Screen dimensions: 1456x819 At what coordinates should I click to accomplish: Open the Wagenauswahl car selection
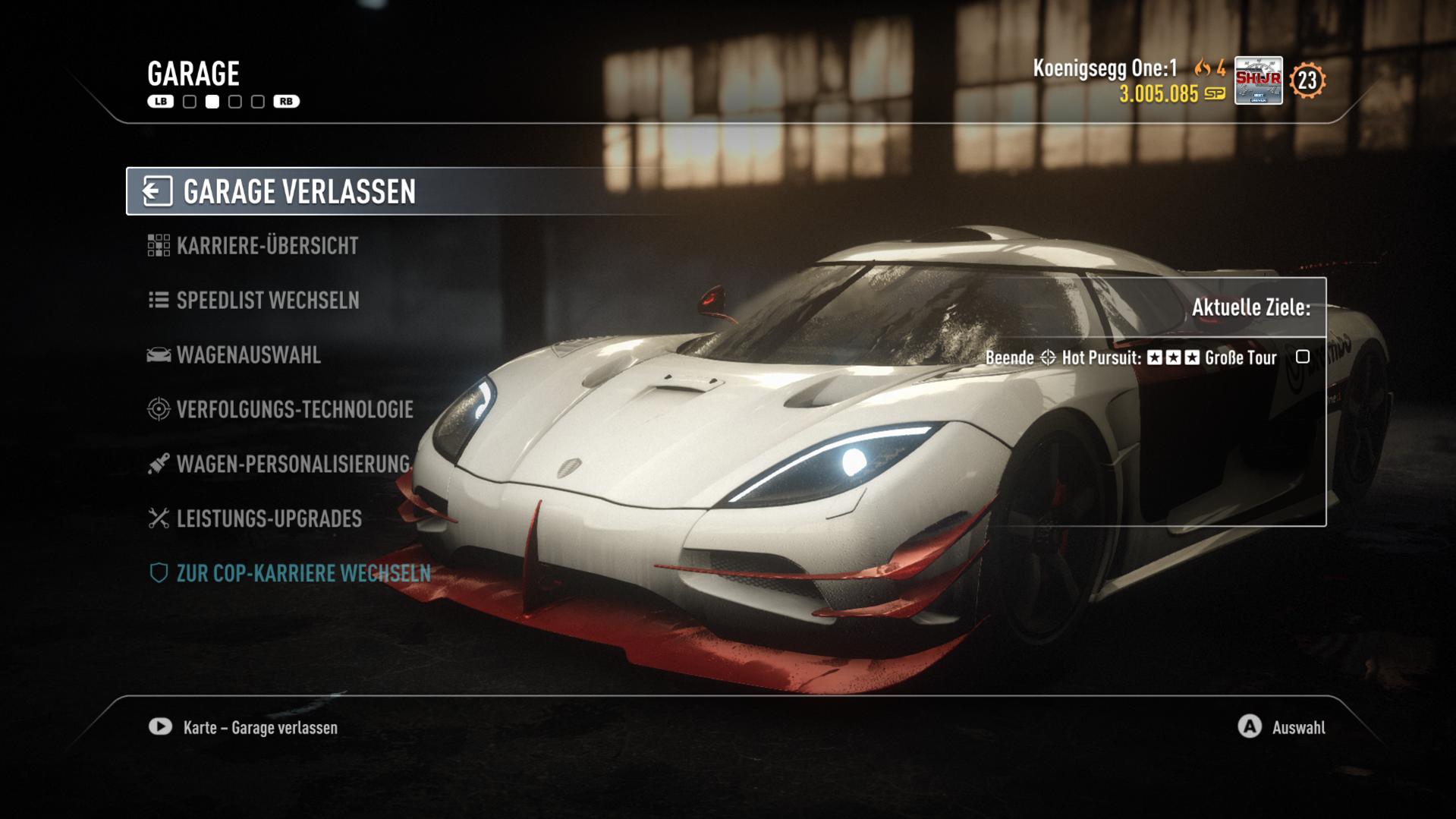click(x=248, y=355)
